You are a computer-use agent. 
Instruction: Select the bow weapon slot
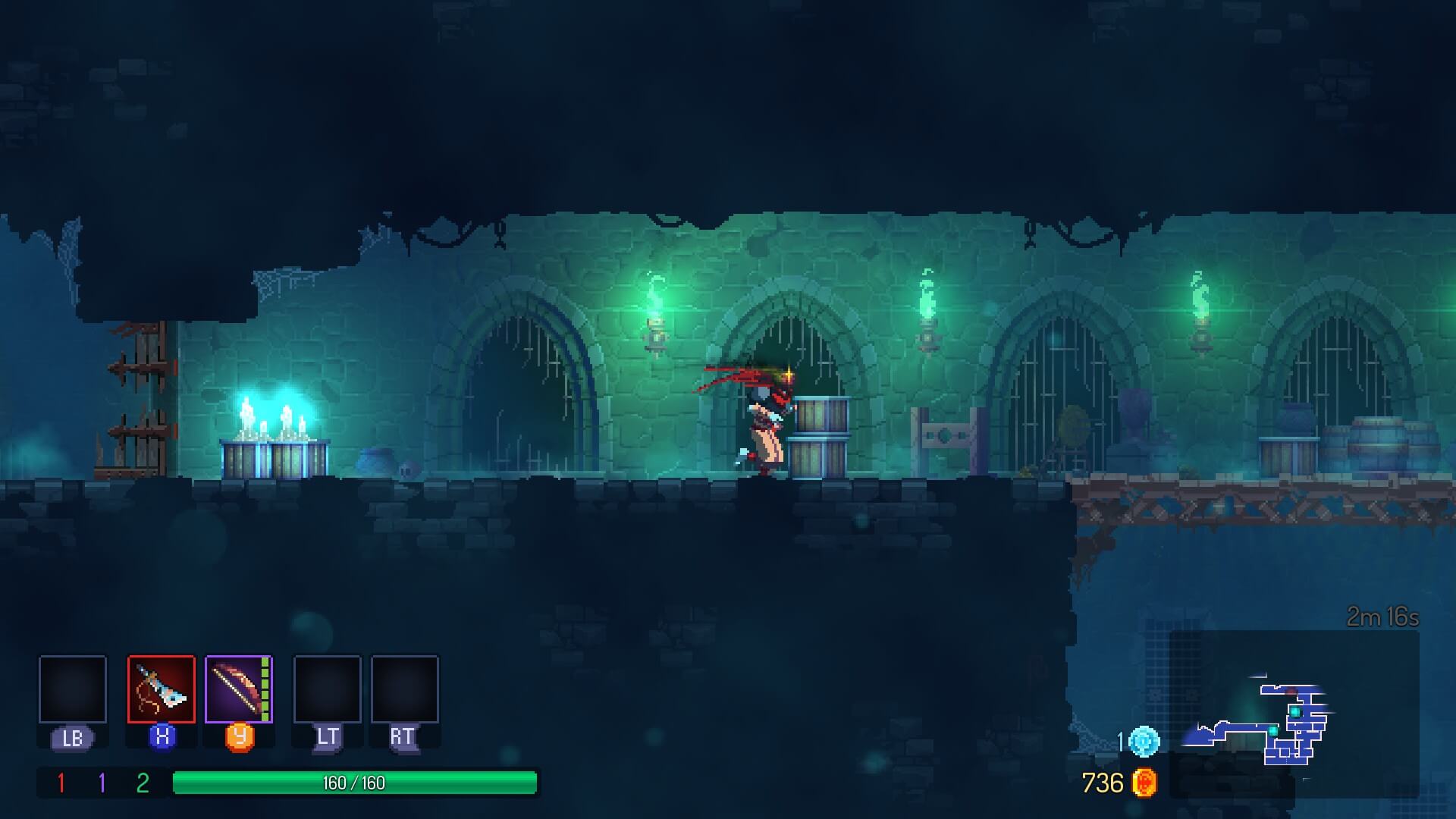coord(238,689)
